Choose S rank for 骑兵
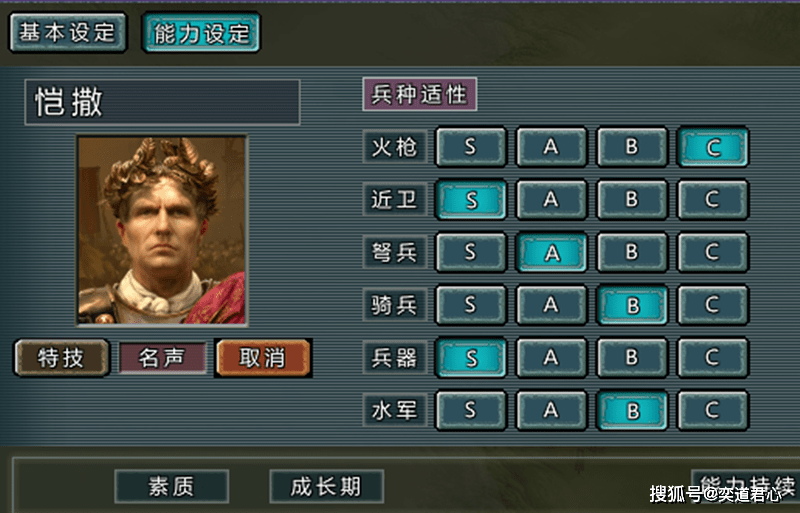 click(470, 304)
